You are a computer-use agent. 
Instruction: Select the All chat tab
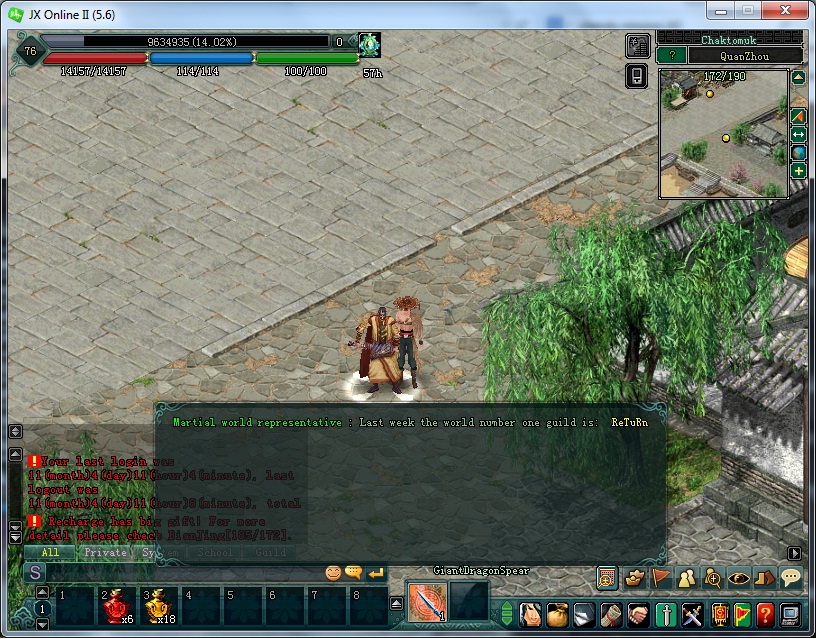[49, 552]
